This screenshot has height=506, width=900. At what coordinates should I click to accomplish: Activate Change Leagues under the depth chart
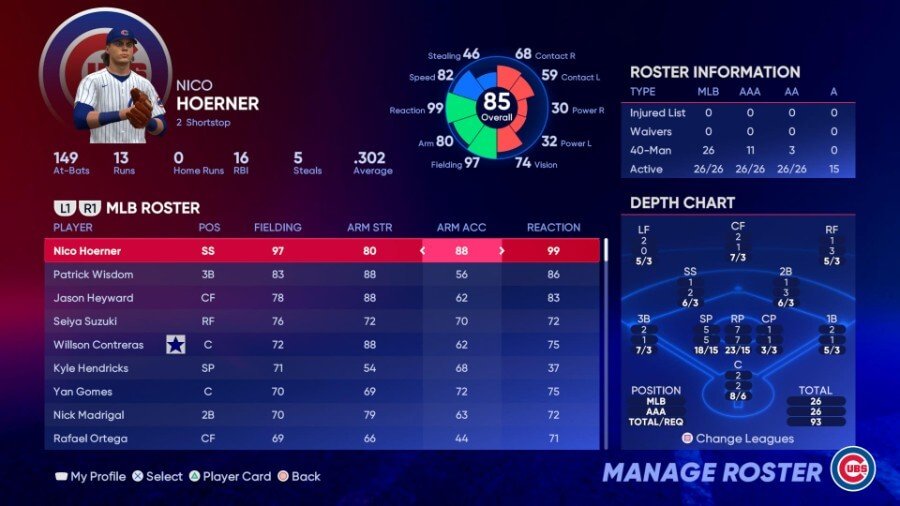point(738,439)
